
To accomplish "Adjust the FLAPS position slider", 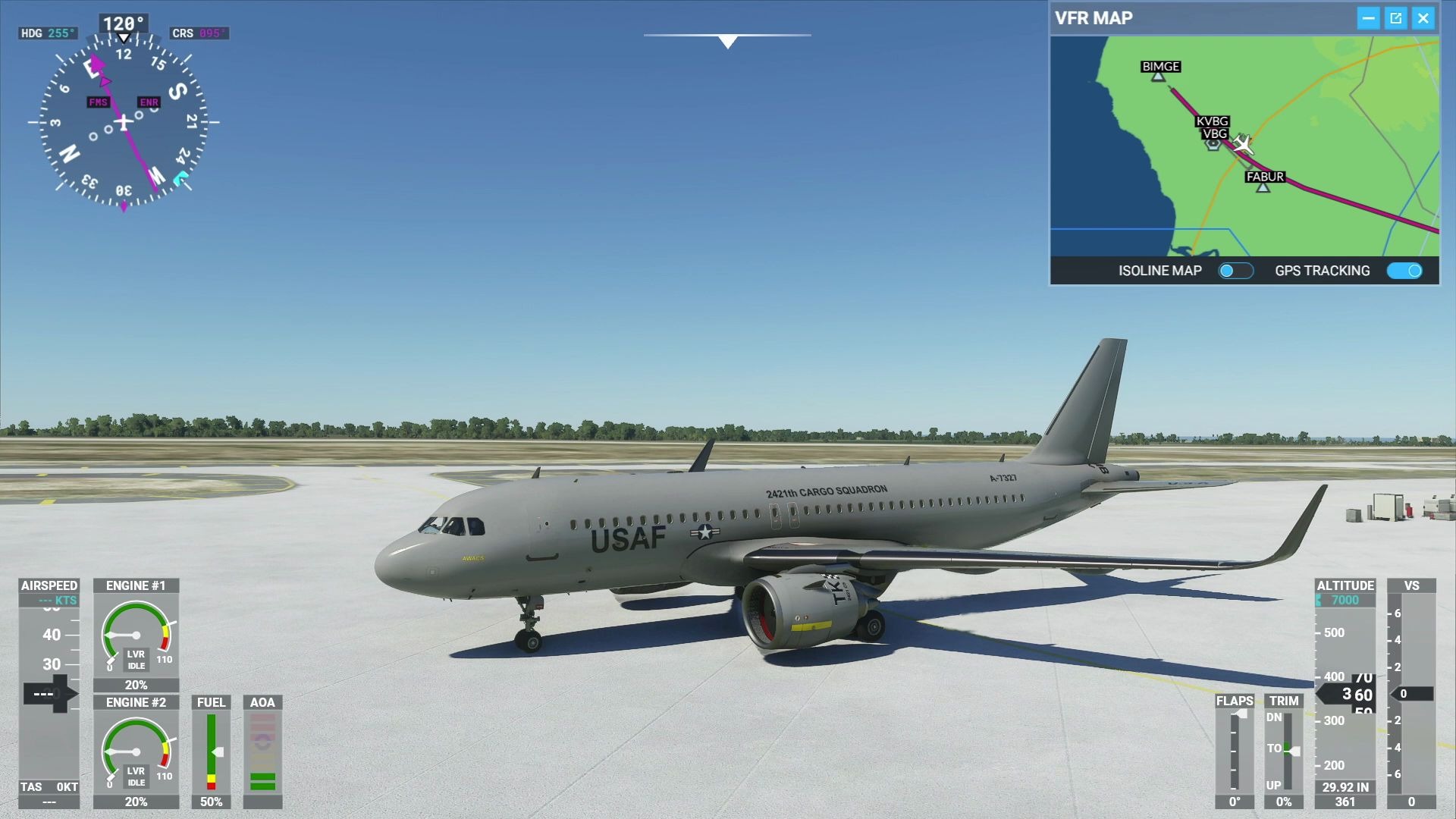I will point(1236,751).
